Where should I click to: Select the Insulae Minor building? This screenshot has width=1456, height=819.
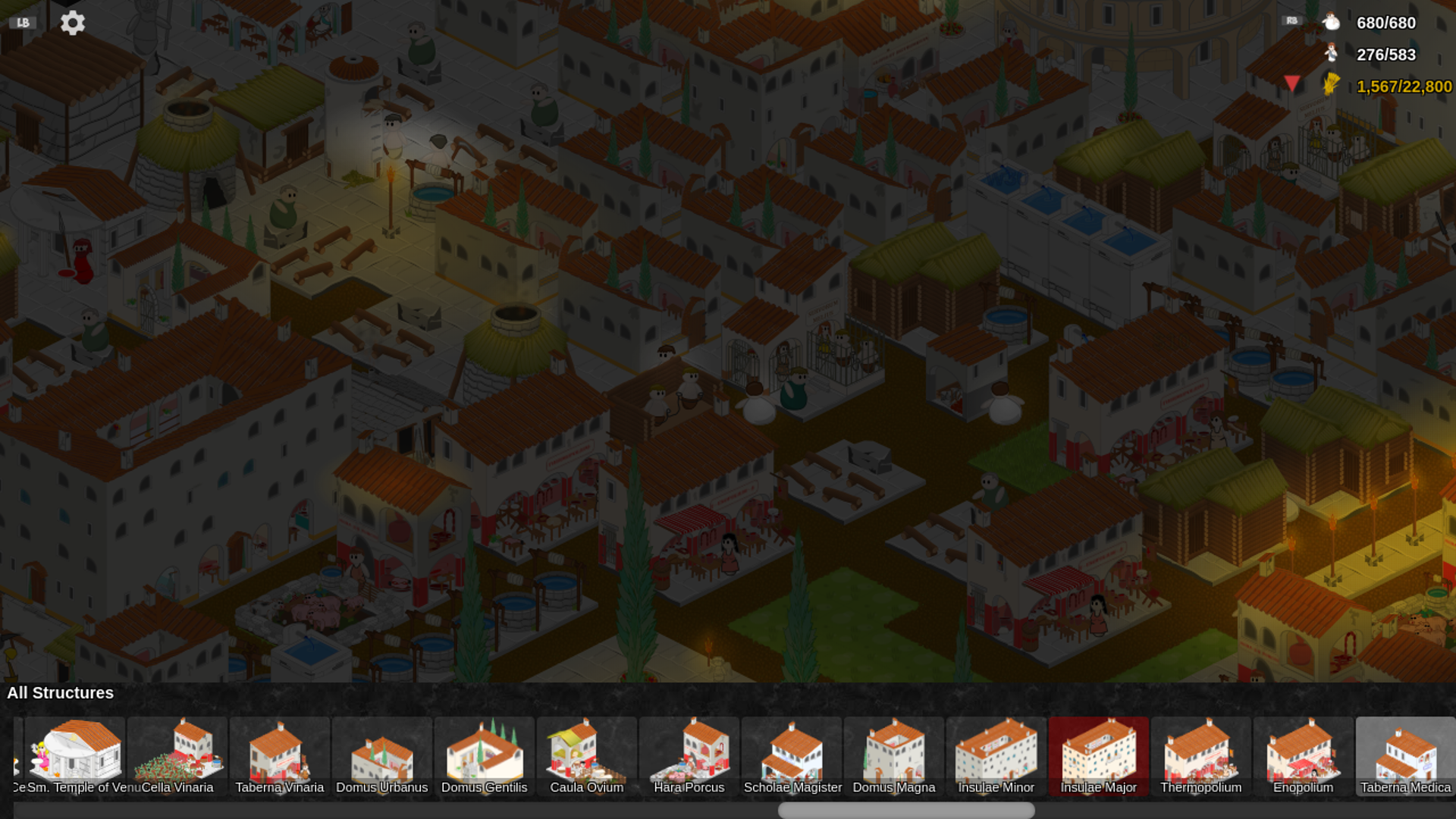coord(996,756)
